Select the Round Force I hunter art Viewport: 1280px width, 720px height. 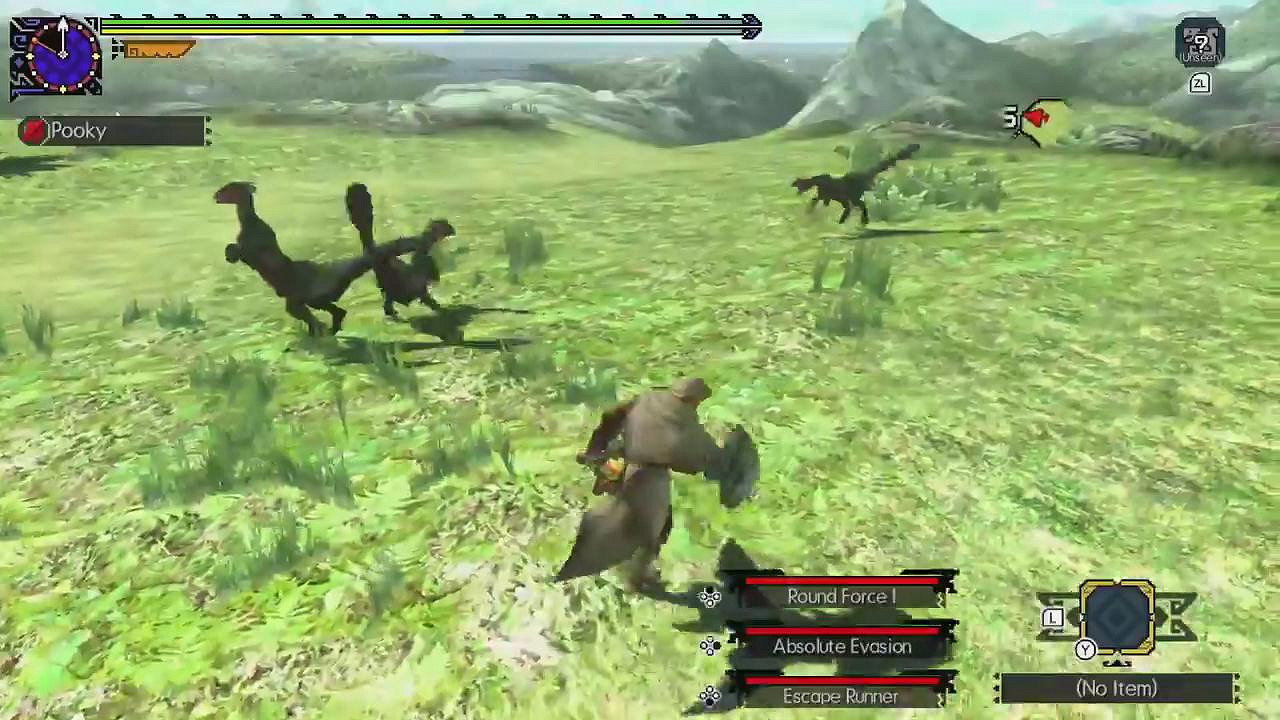point(841,596)
